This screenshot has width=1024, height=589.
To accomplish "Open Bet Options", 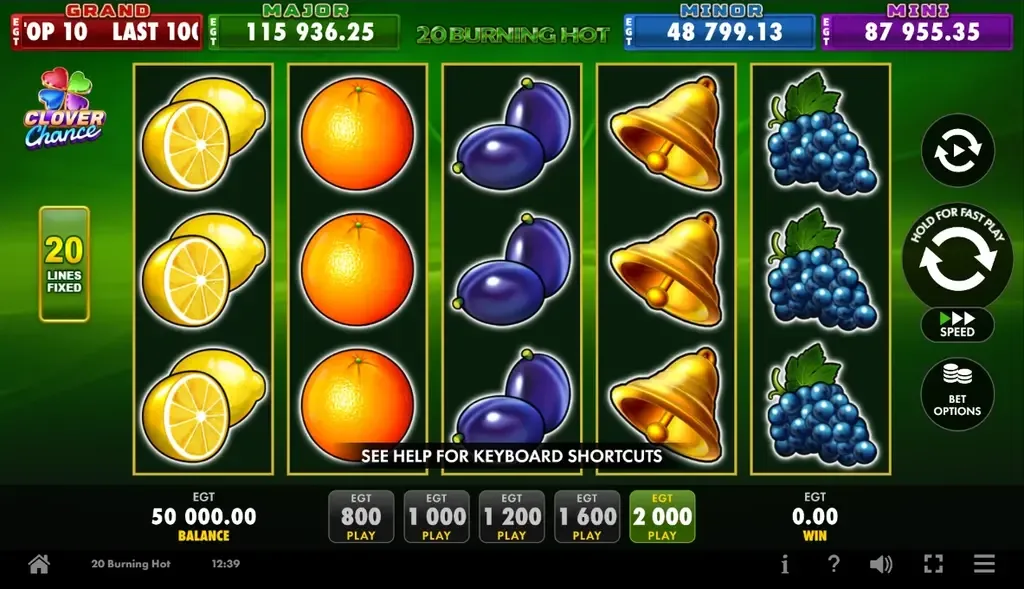I will click(x=957, y=393).
